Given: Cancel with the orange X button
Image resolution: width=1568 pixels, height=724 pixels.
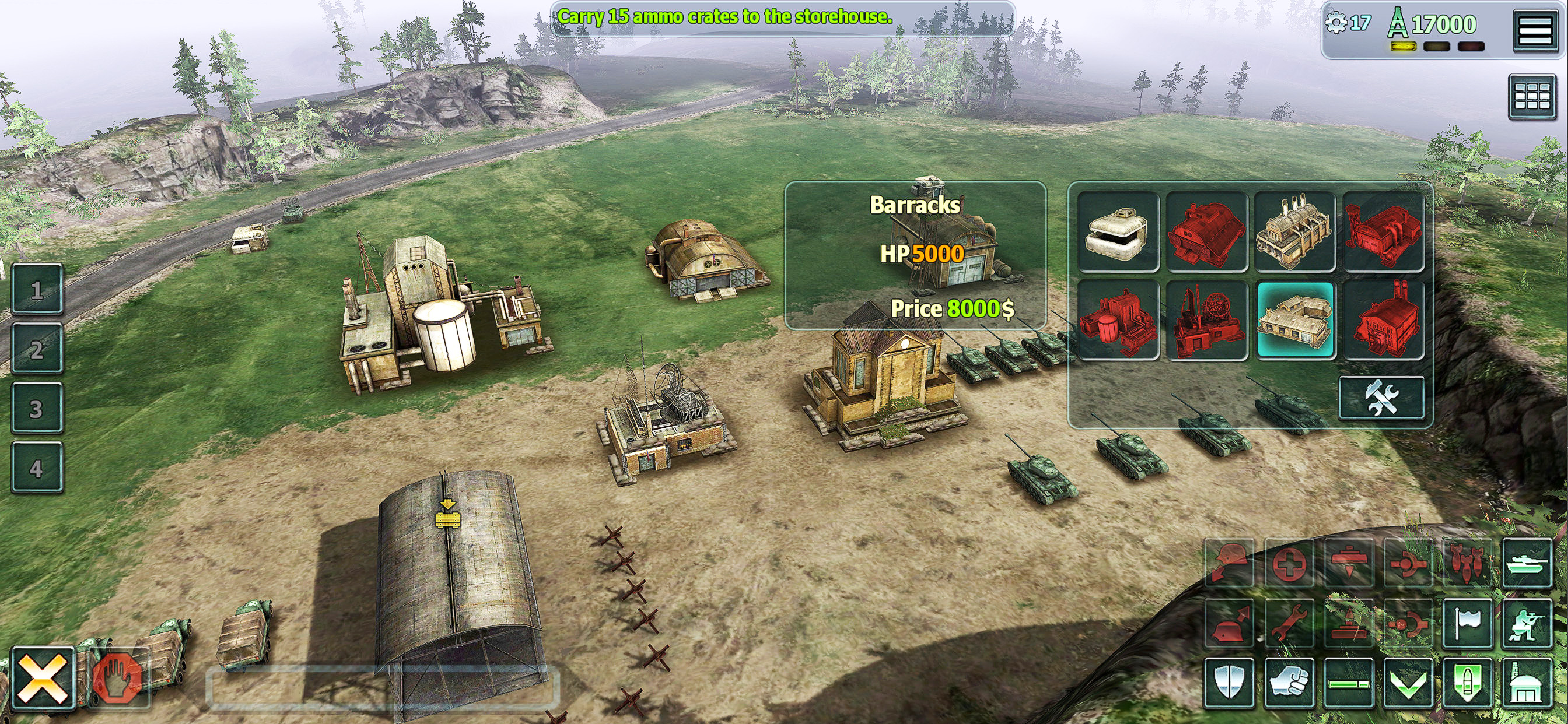Looking at the screenshot, I should point(43,679).
